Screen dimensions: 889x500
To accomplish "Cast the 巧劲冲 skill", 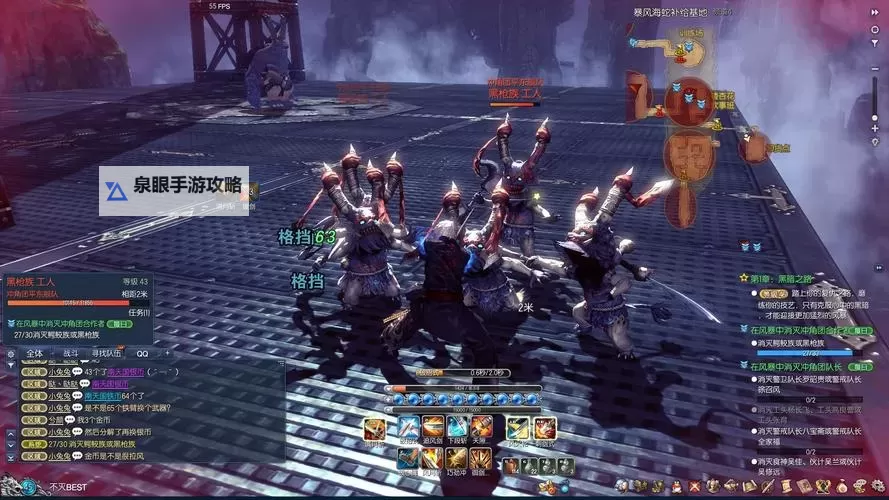I will coord(457,458).
